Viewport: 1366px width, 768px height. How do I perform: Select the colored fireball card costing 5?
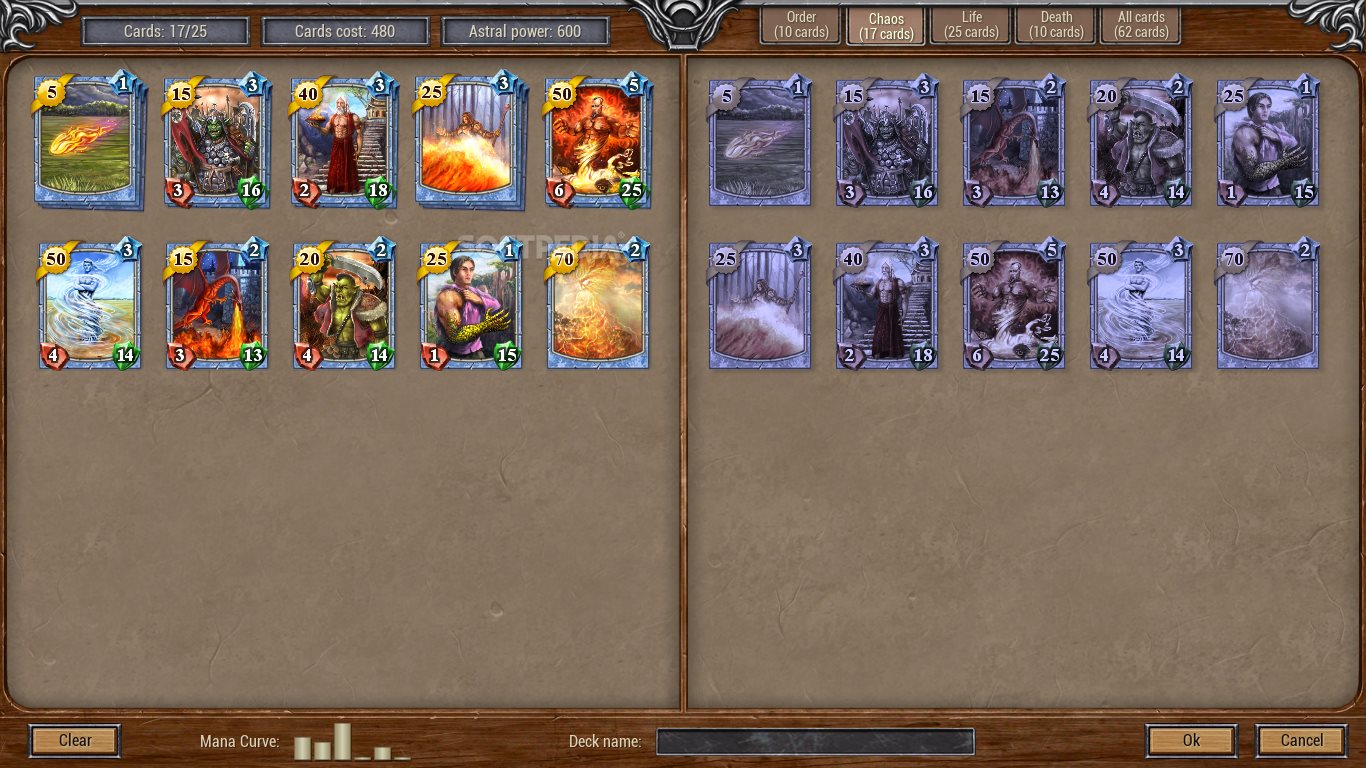tap(86, 141)
